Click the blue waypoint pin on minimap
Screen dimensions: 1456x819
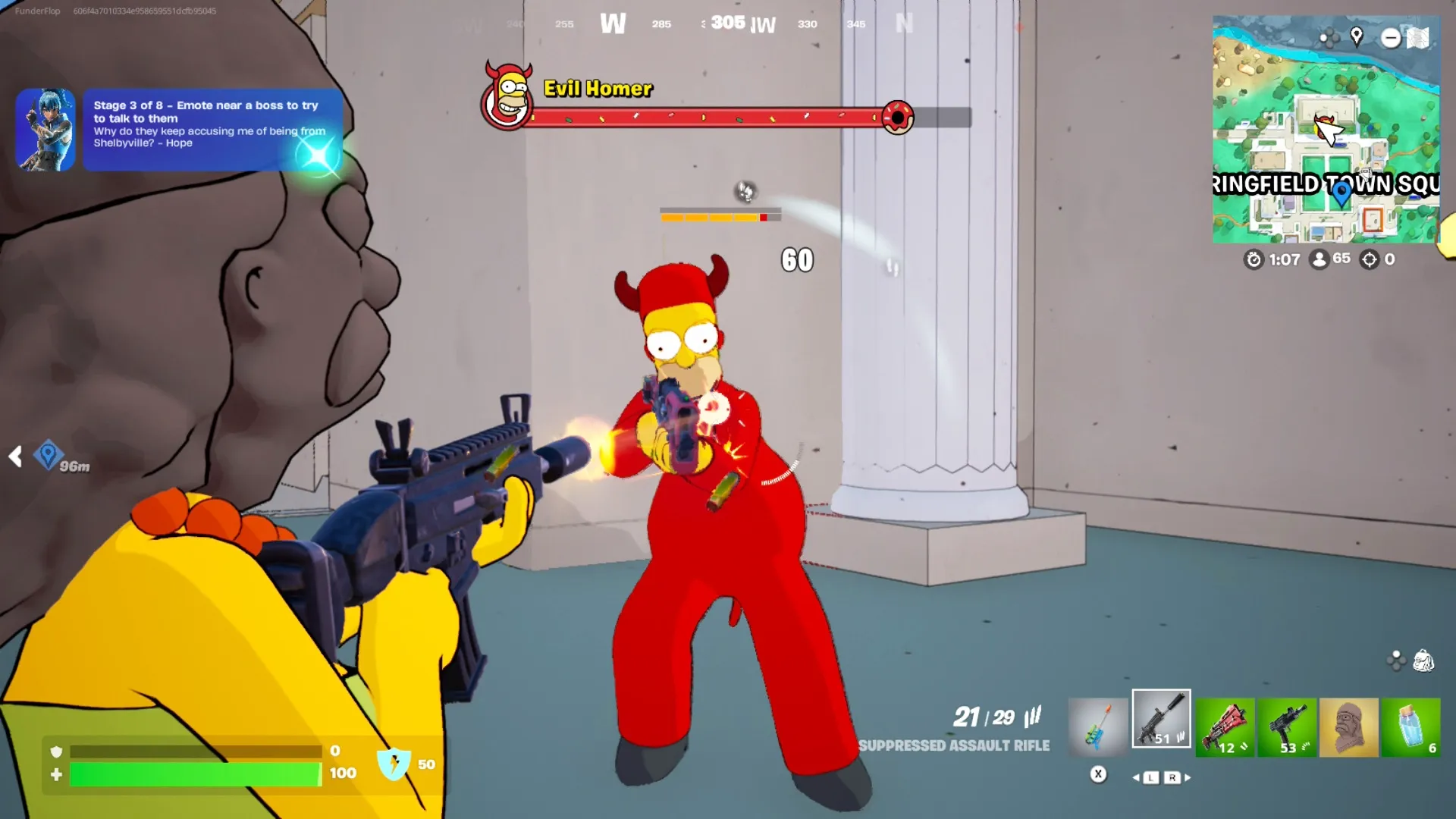[x=1341, y=195]
